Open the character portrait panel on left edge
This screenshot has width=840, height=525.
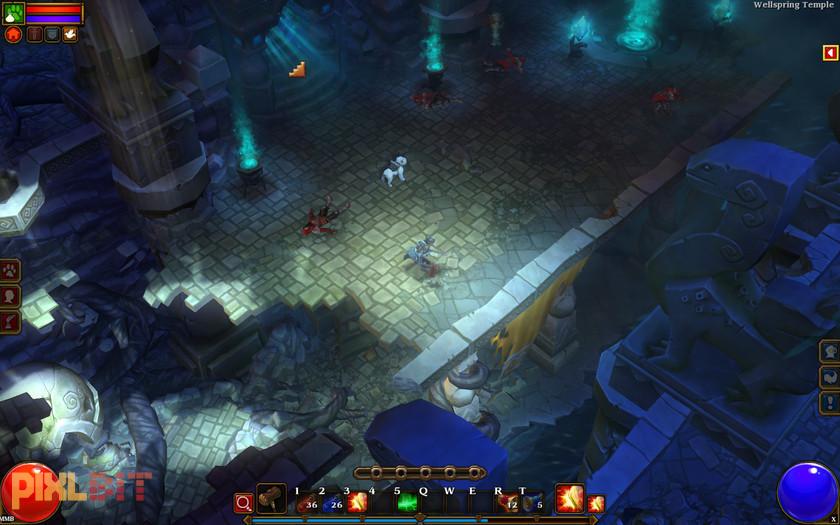(11, 295)
